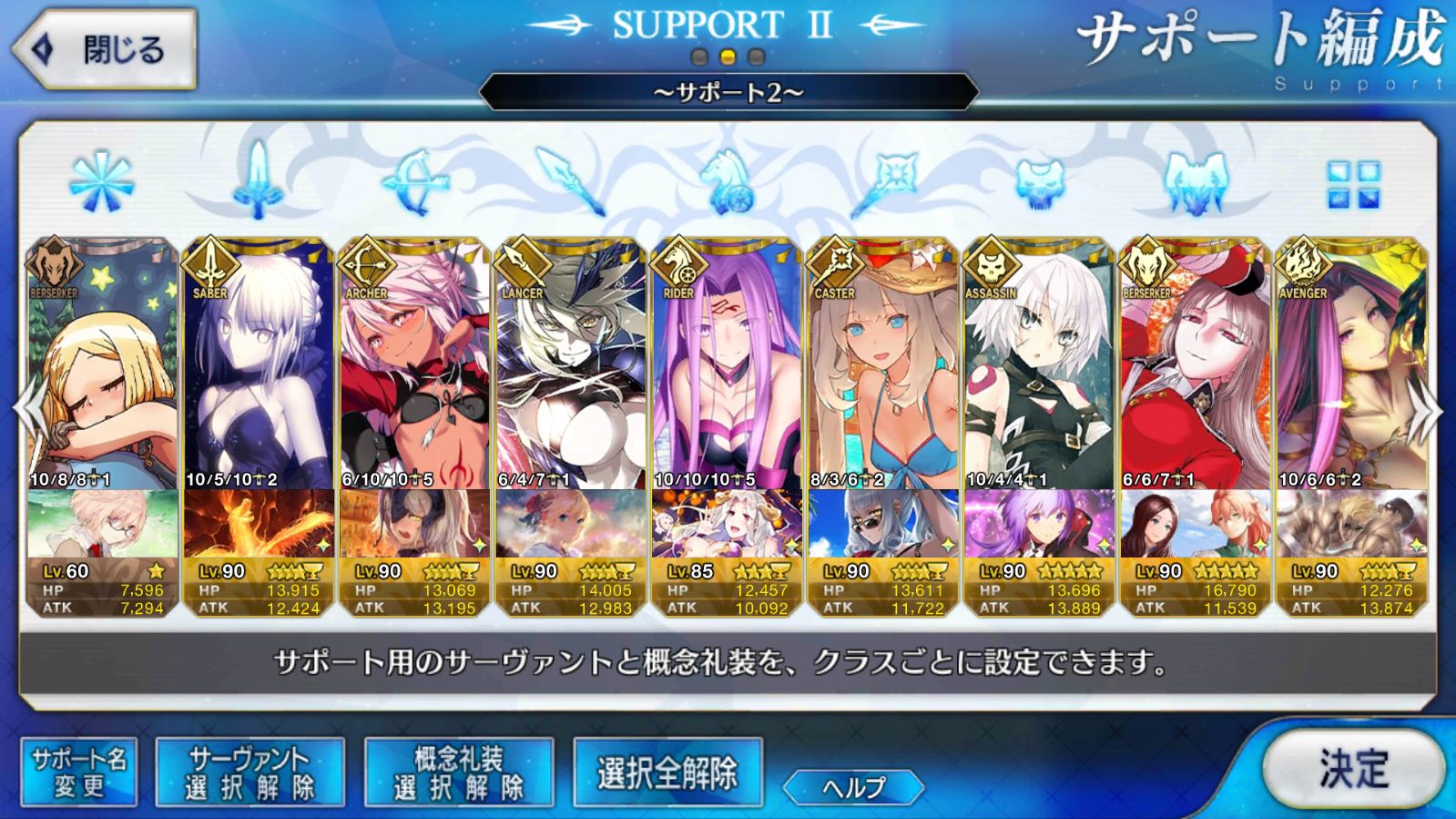Go to the previous support set page
Image resolution: width=1456 pixels, height=819 pixels.
29,413
